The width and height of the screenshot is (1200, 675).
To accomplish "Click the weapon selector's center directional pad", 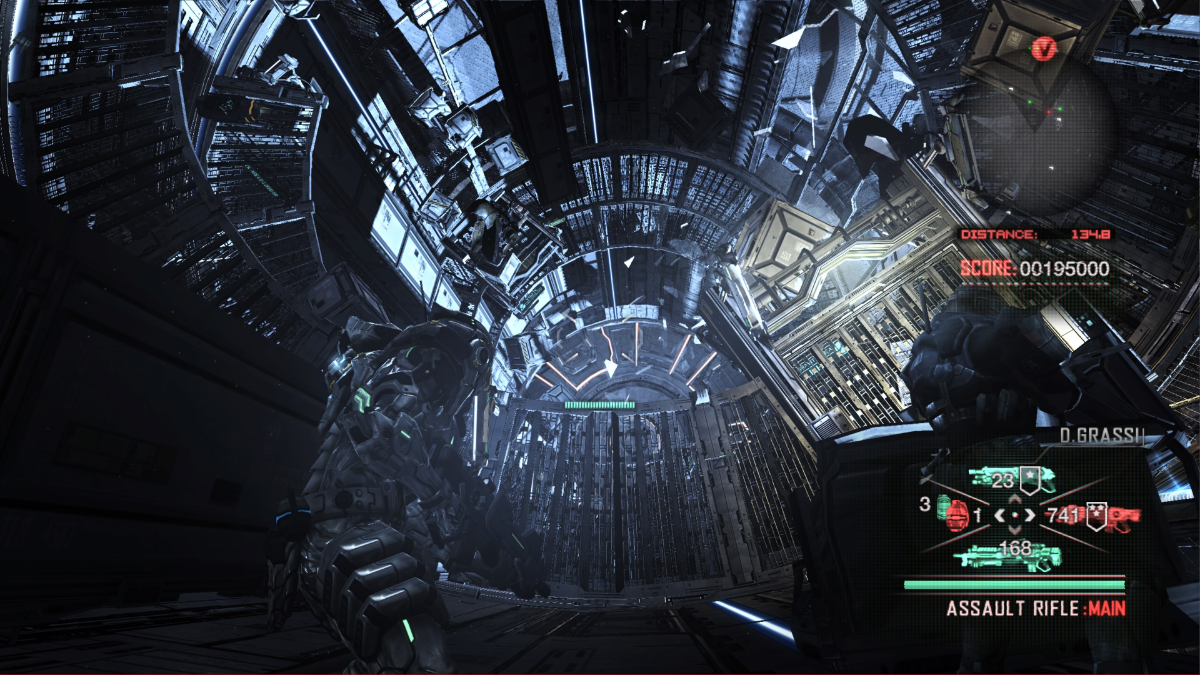I will [1016, 516].
